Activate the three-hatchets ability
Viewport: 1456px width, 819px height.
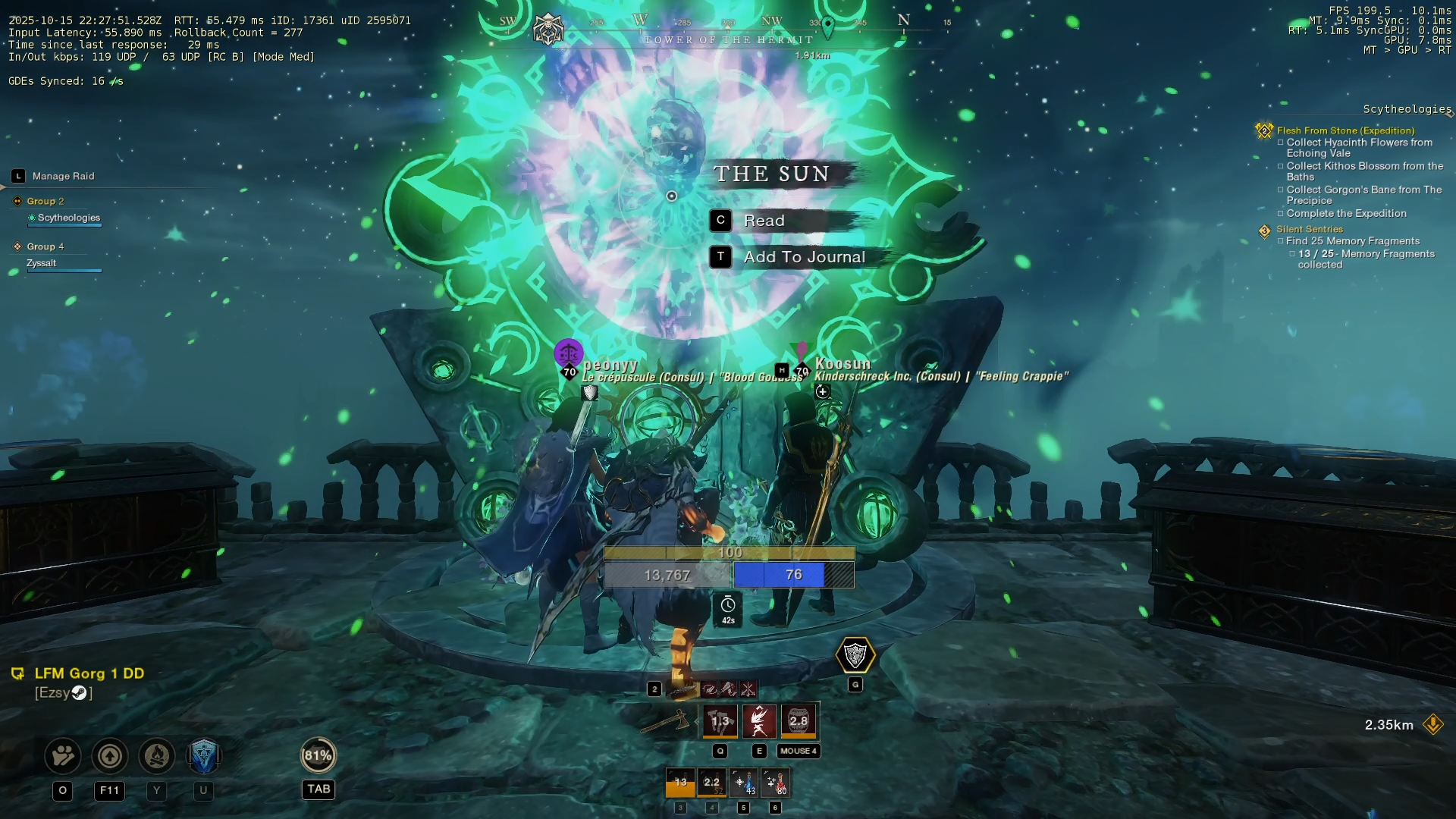point(720,720)
